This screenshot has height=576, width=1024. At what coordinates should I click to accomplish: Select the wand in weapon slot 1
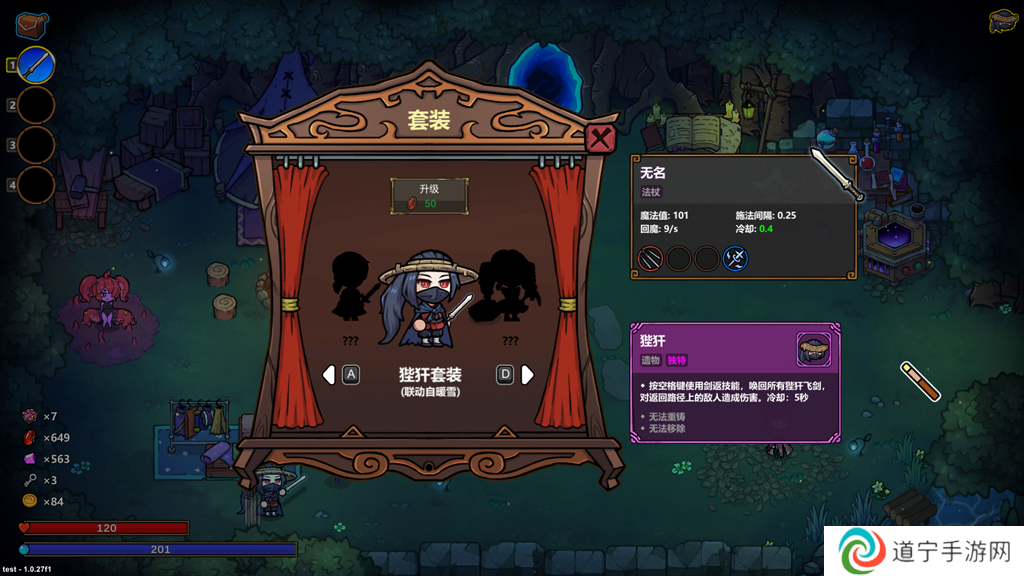click(x=36, y=66)
